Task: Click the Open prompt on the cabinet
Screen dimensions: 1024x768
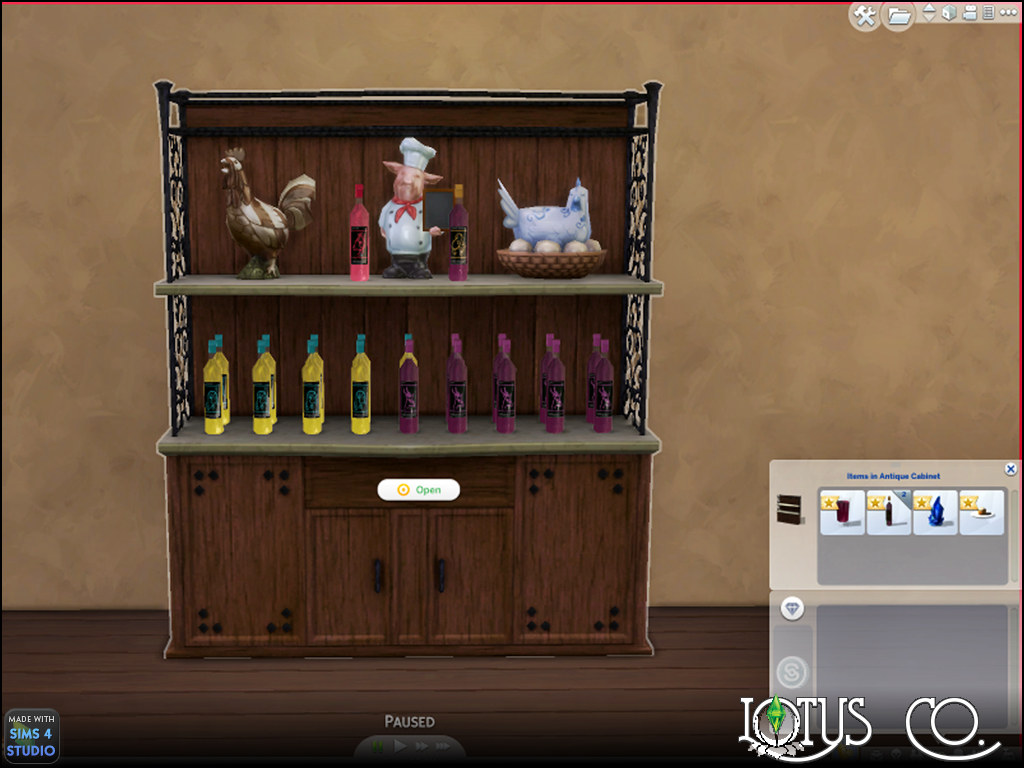Action: point(418,490)
